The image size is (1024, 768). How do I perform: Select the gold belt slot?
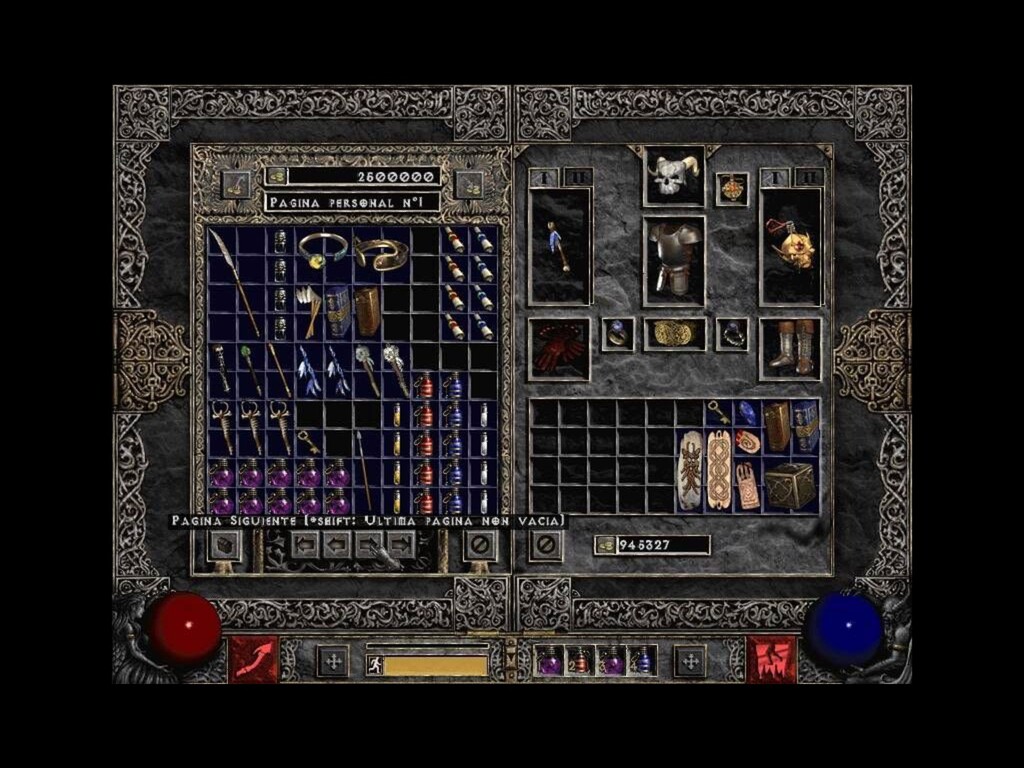coord(674,334)
